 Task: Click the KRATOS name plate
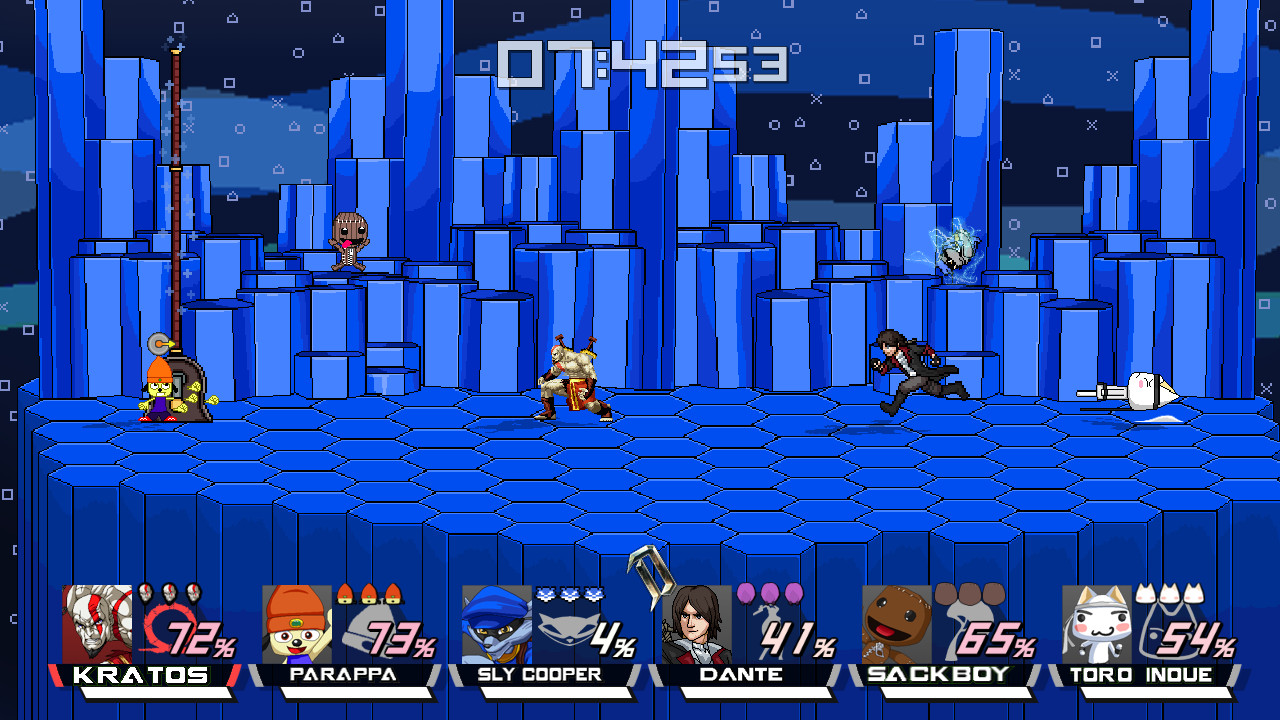pos(140,675)
